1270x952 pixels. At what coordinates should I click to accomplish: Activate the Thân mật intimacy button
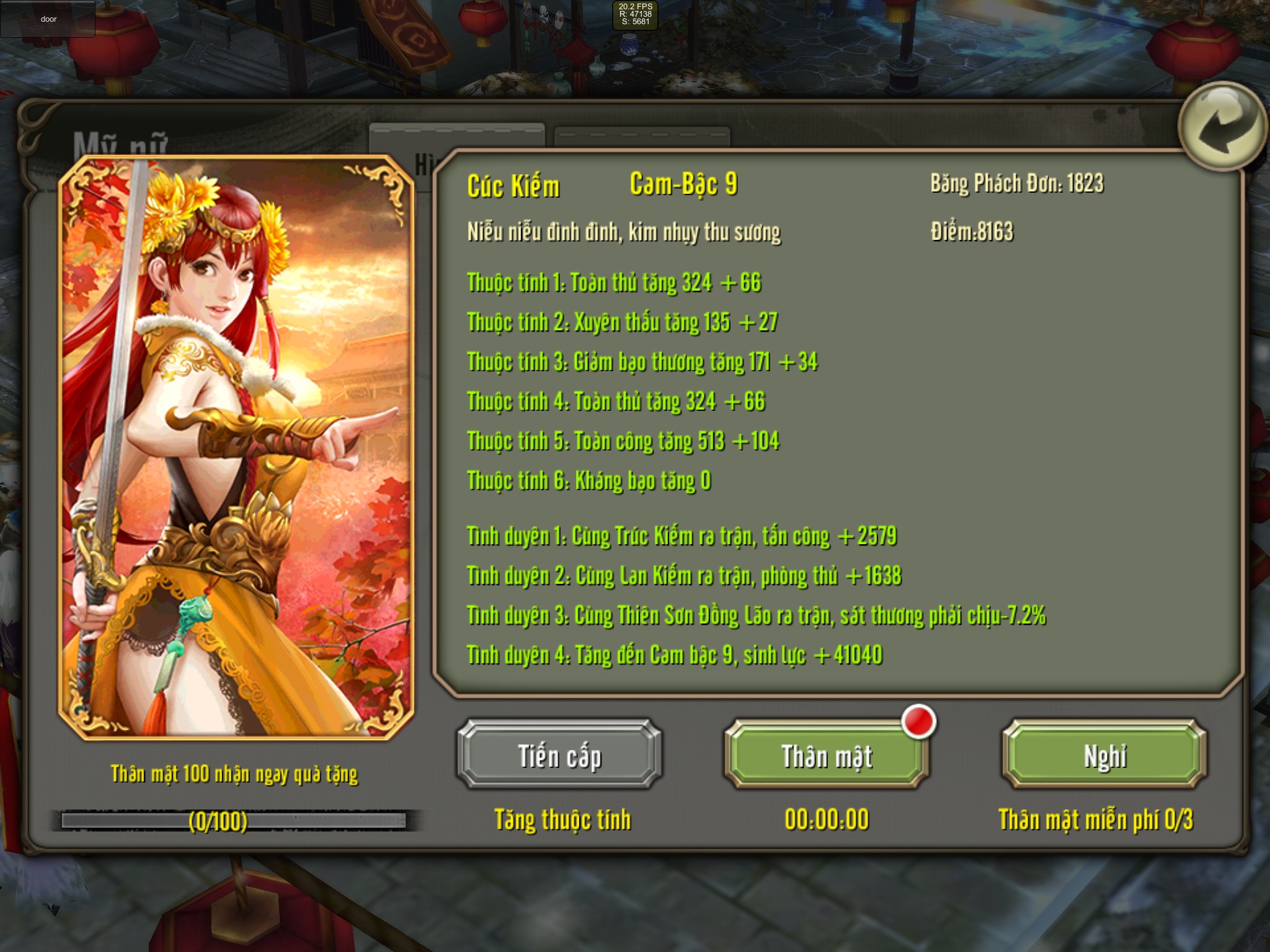click(x=827, y=756)
